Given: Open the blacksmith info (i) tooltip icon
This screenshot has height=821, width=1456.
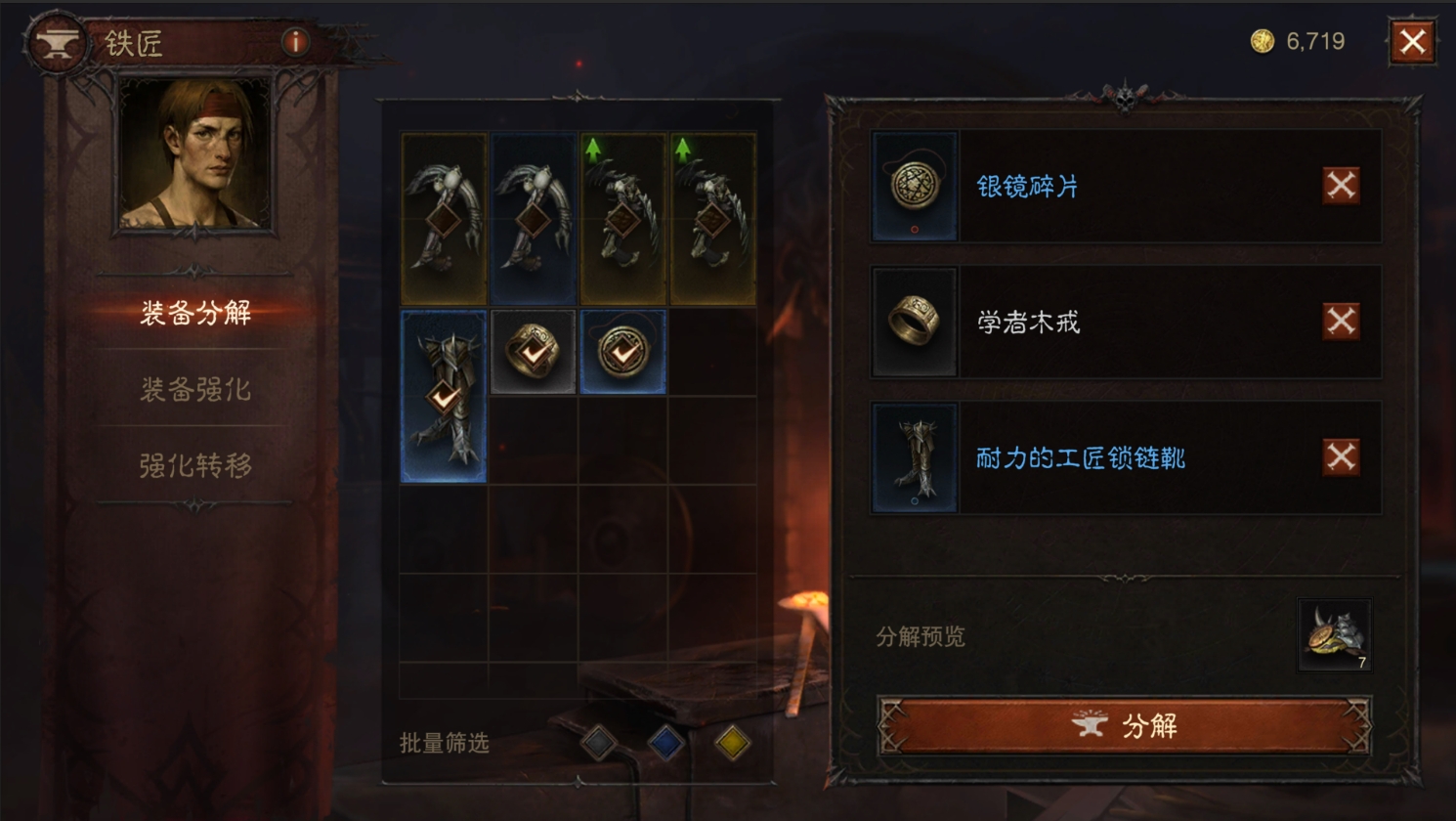Looking at the screenshot, I should (x=293, y=43).
